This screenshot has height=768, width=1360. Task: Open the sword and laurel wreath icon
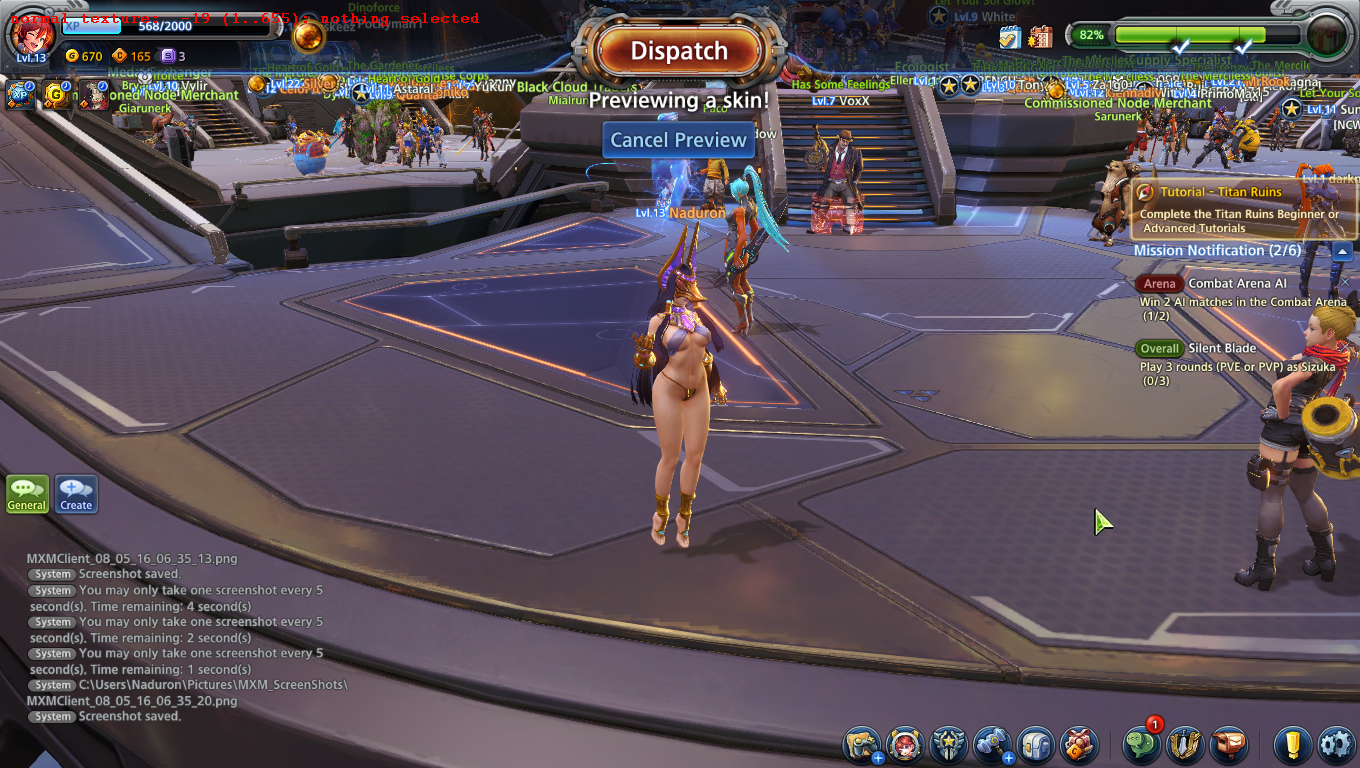coord(1185,745)
